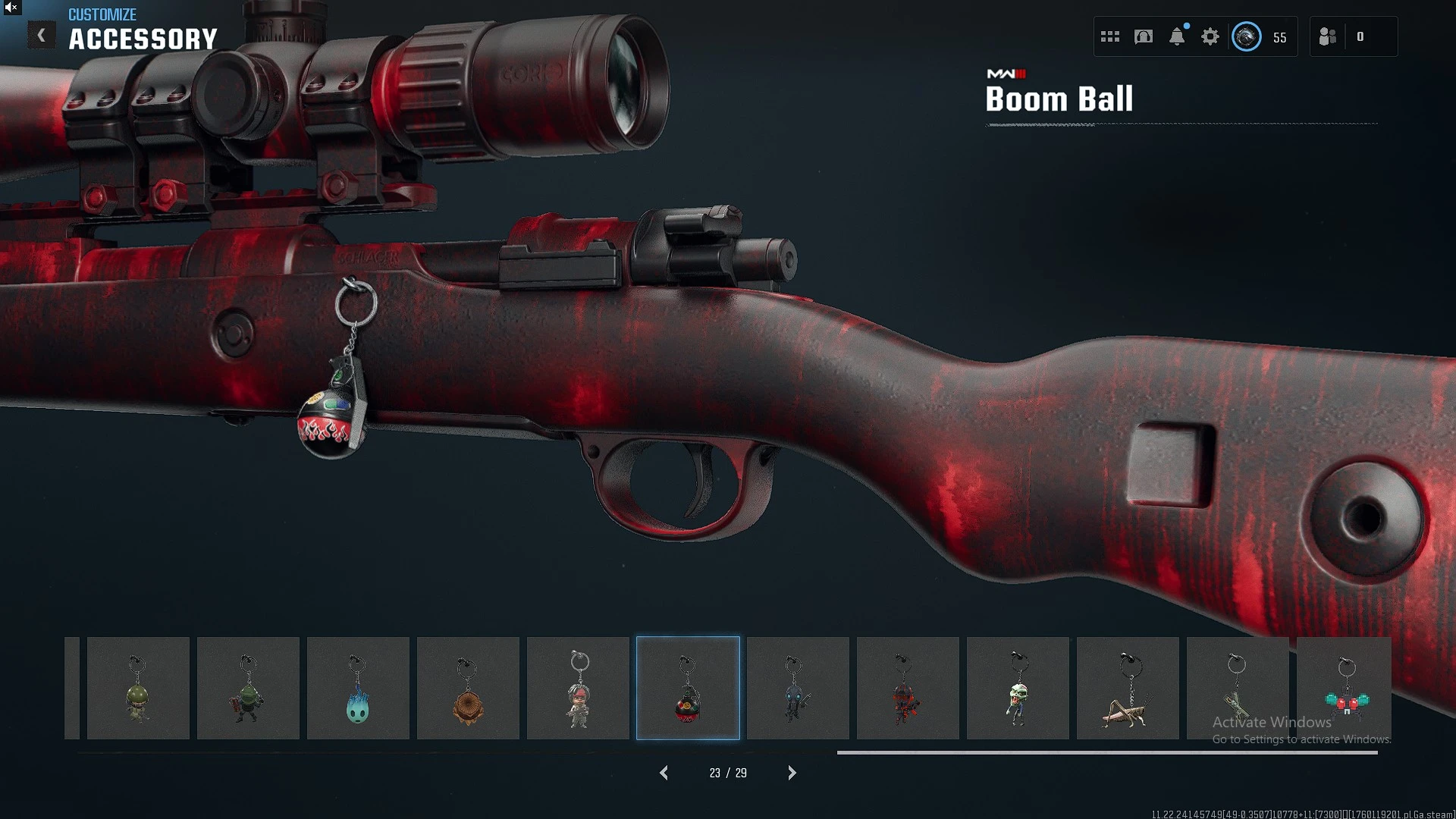This screenshot has width=1456, height=819.
Task: Open the grid menu icon
Action: tap(1110, 36)
